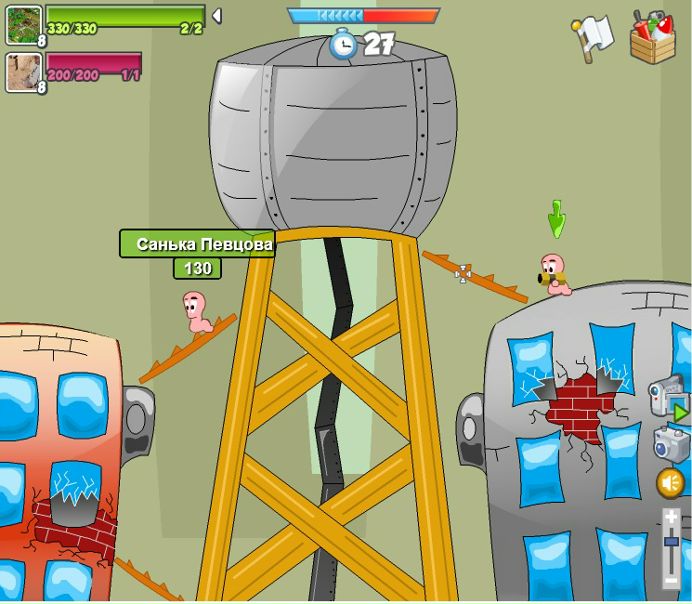
Task: Click the zoom slider's plus button
Action: tap(671, 517)
